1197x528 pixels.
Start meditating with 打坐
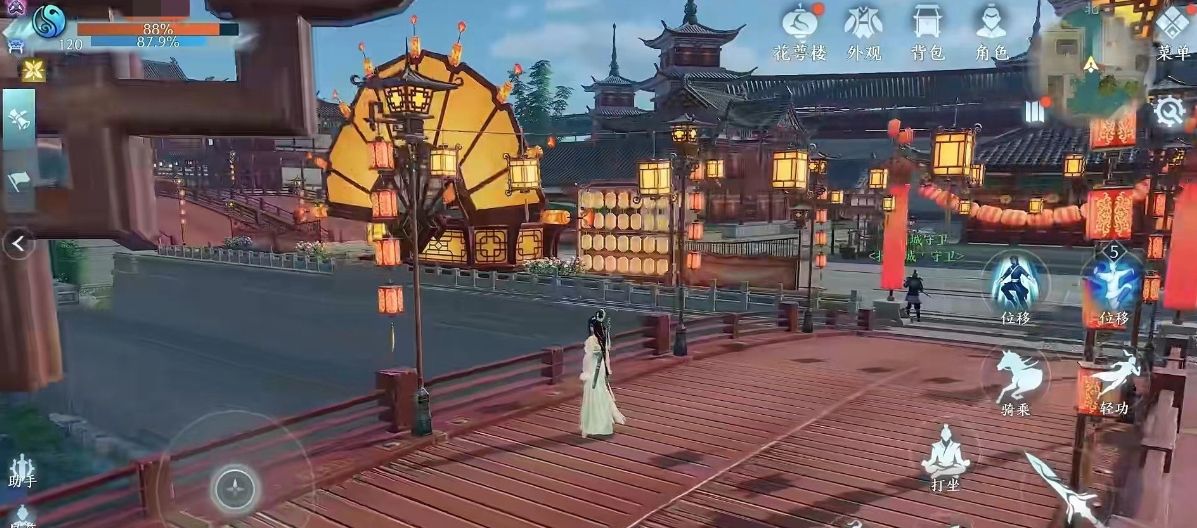coord(945,455)
